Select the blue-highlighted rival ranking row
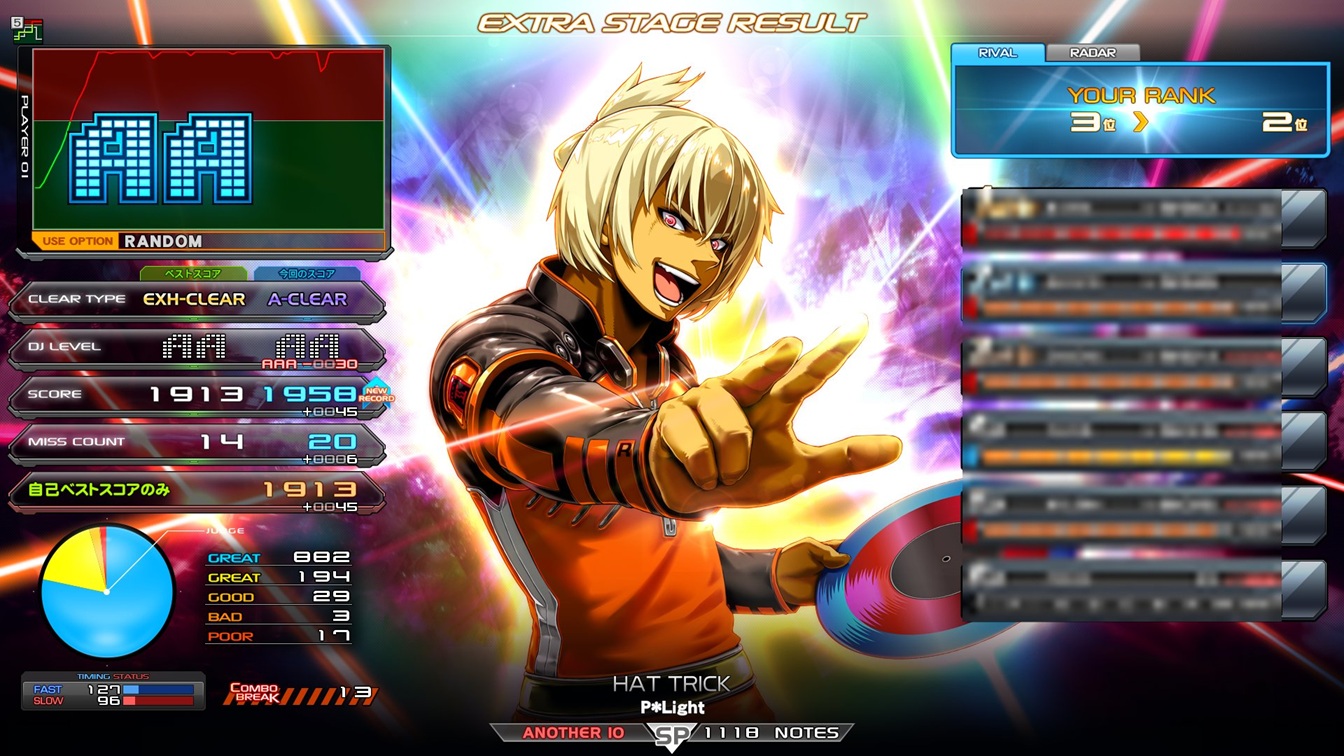This screenshot has height=756, width=1344. click(1122, 293)
